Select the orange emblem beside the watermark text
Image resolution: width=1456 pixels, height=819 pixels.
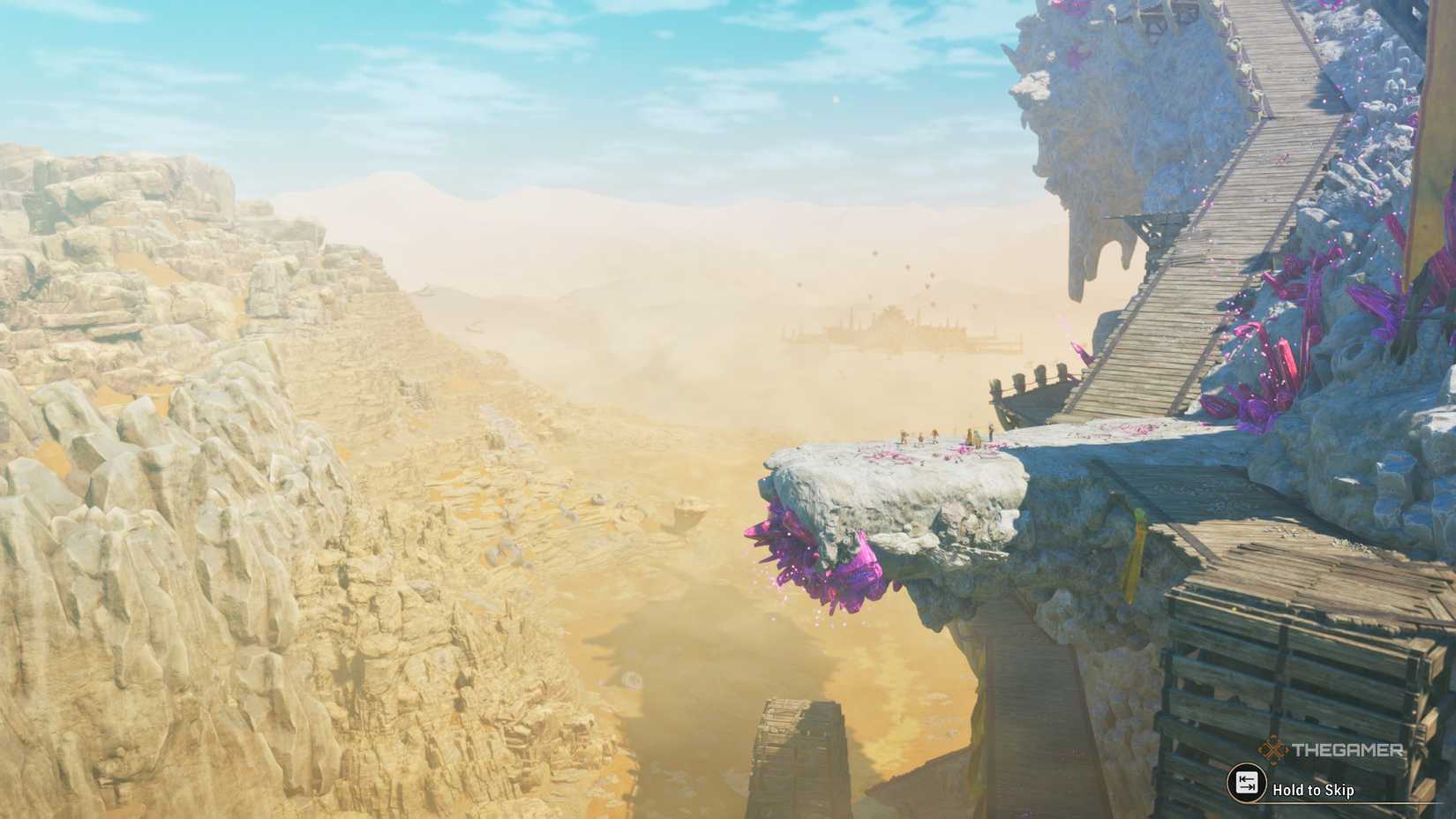click(x=1273, y=749)
